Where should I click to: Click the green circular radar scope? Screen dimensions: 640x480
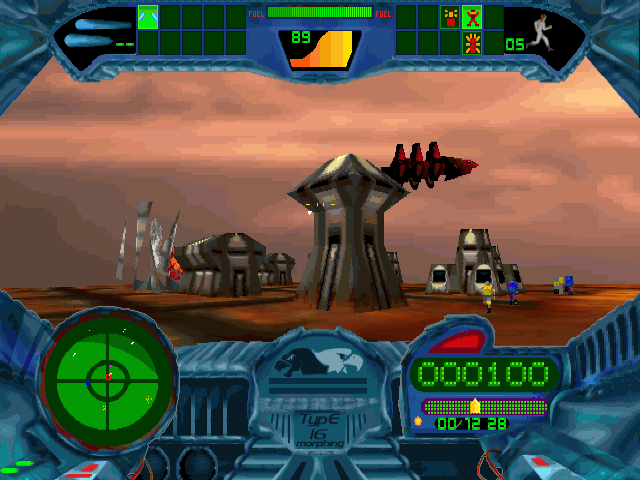pos(108,377)
